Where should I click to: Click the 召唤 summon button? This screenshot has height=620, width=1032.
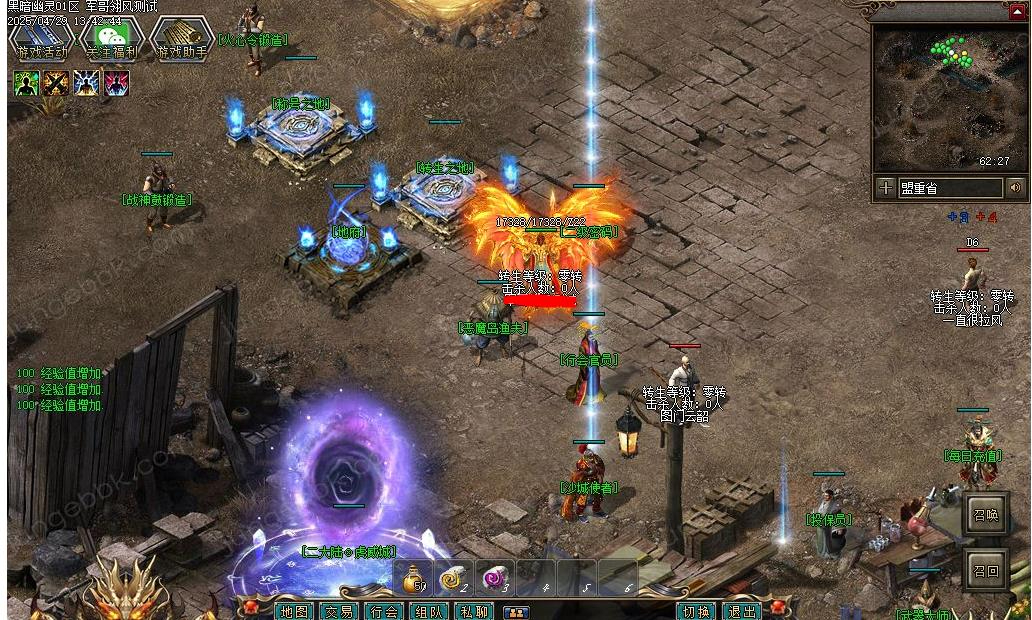986,516
